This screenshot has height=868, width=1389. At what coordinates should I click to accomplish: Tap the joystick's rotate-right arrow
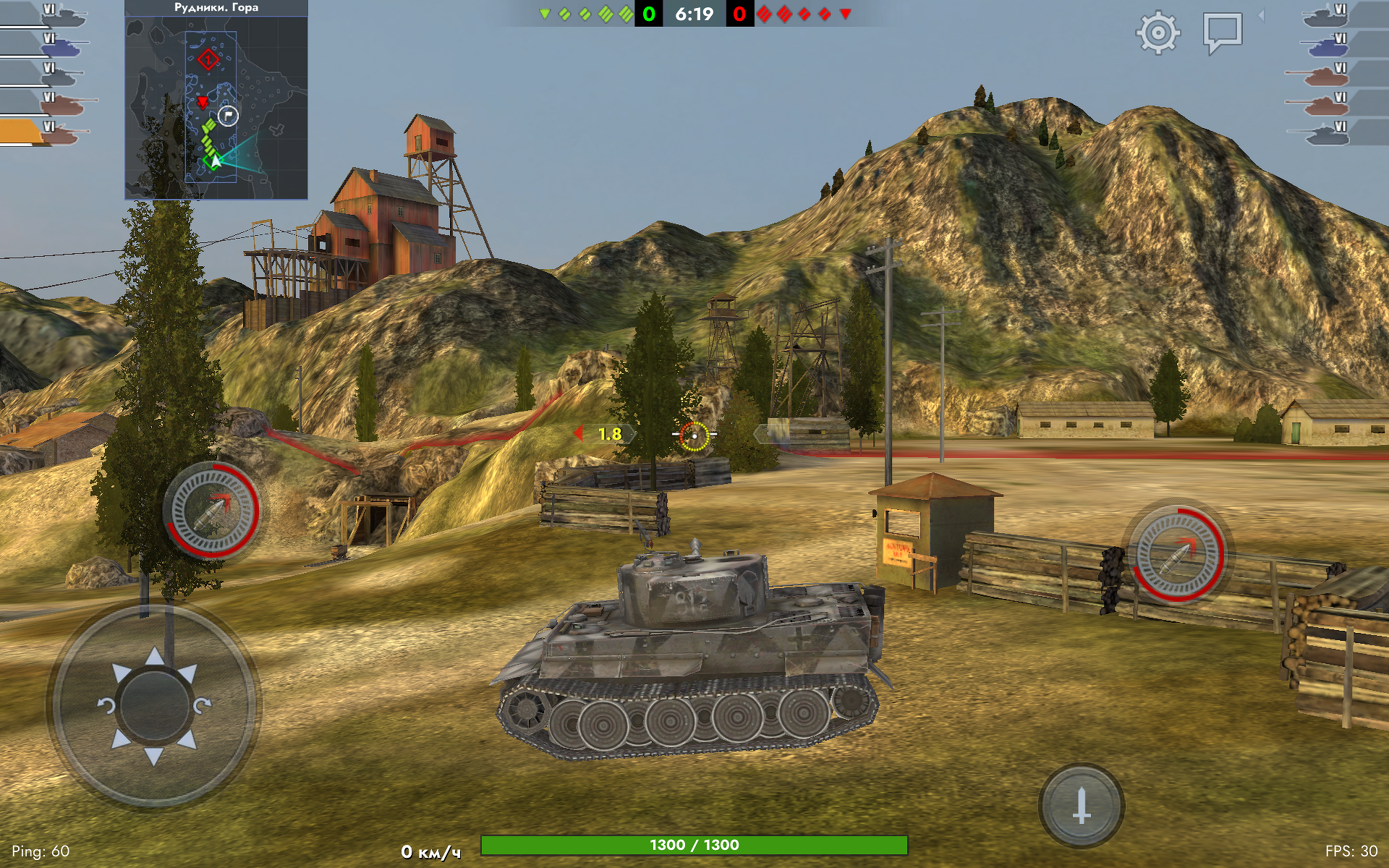coord(202,705)
